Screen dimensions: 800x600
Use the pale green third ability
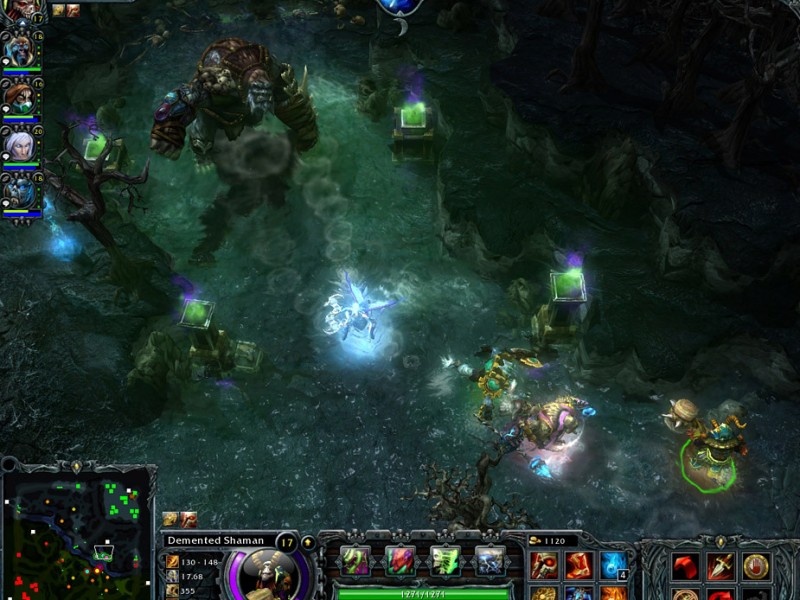444,560
